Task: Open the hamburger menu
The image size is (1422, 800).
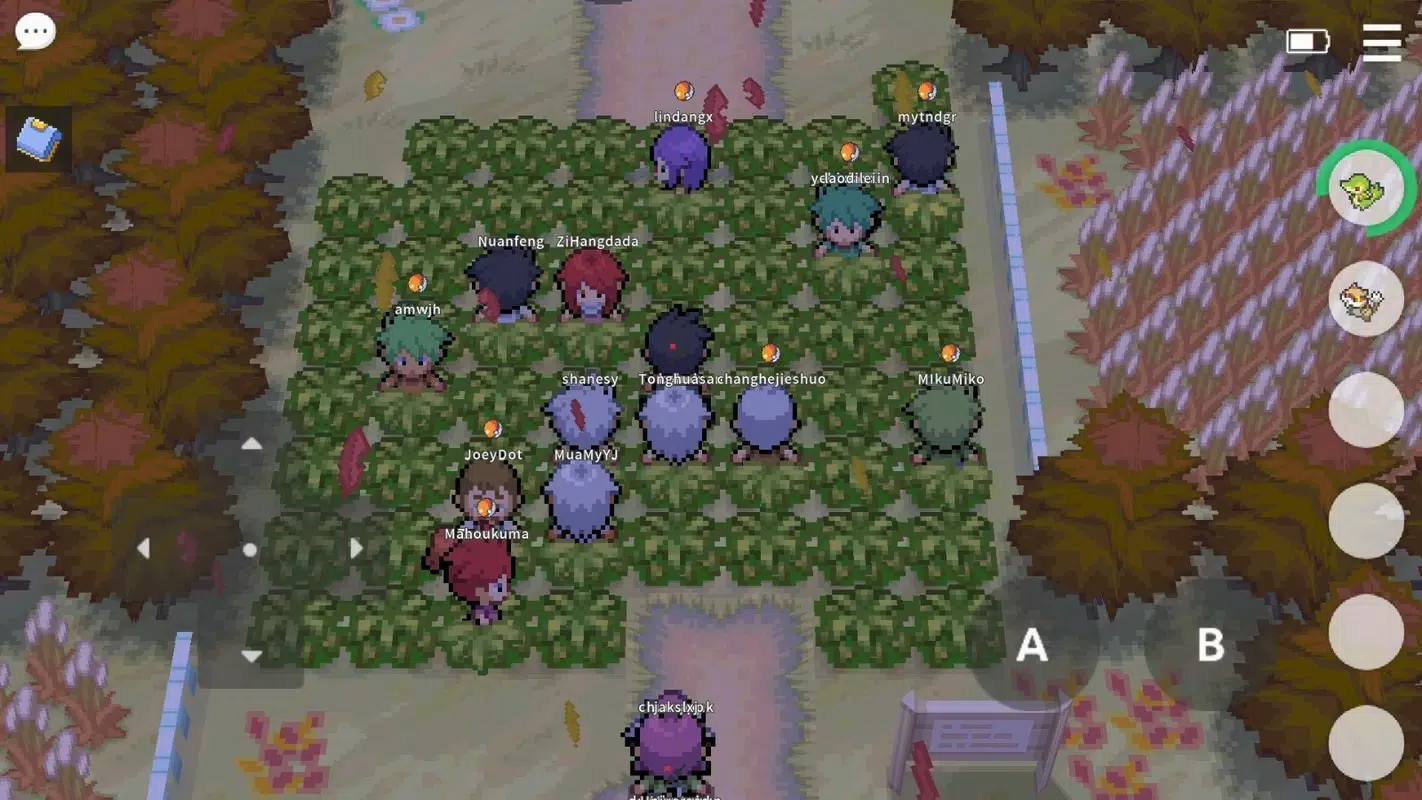Action: coord(1381,43)
